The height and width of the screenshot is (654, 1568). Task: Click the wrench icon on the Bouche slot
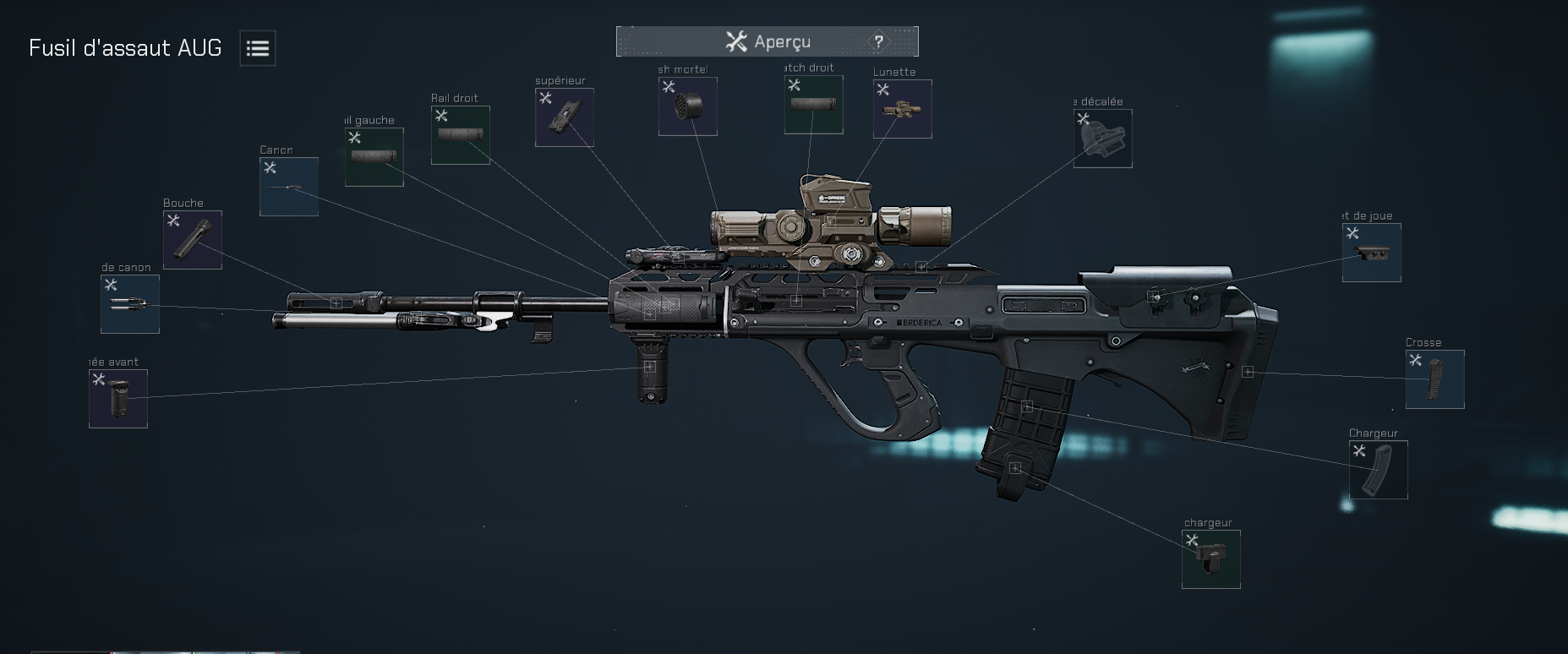click(174, 220)
